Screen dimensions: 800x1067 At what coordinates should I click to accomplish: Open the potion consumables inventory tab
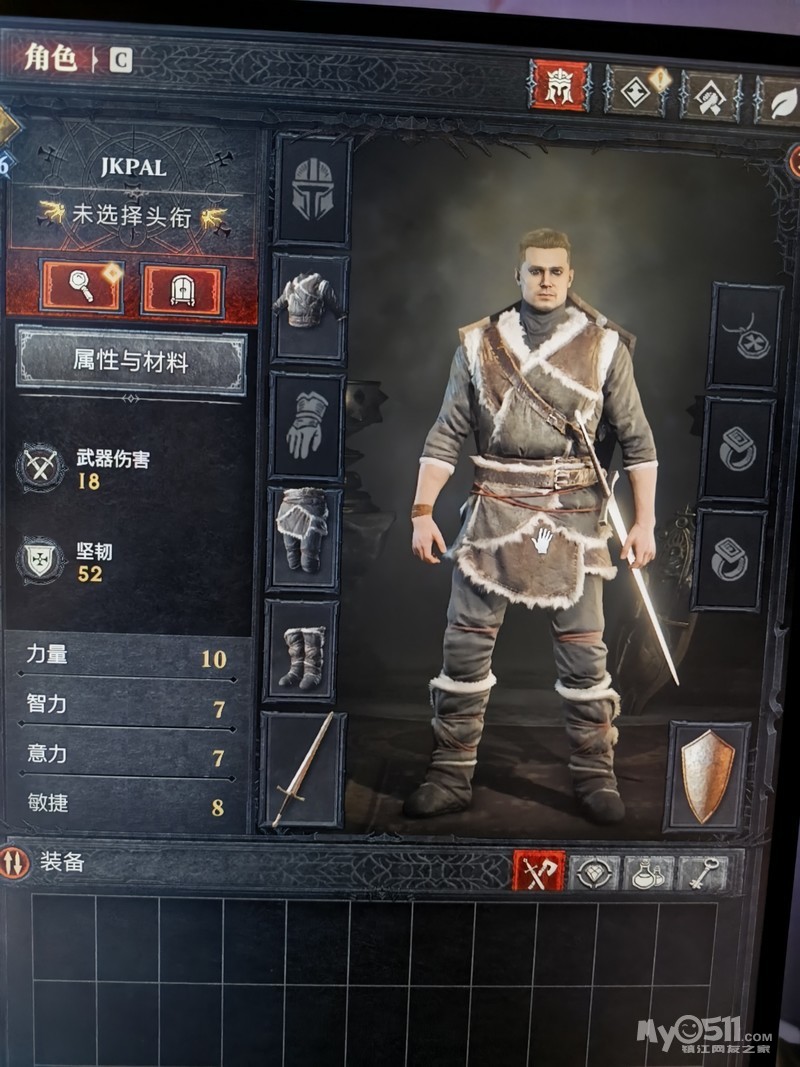[649, 873]
